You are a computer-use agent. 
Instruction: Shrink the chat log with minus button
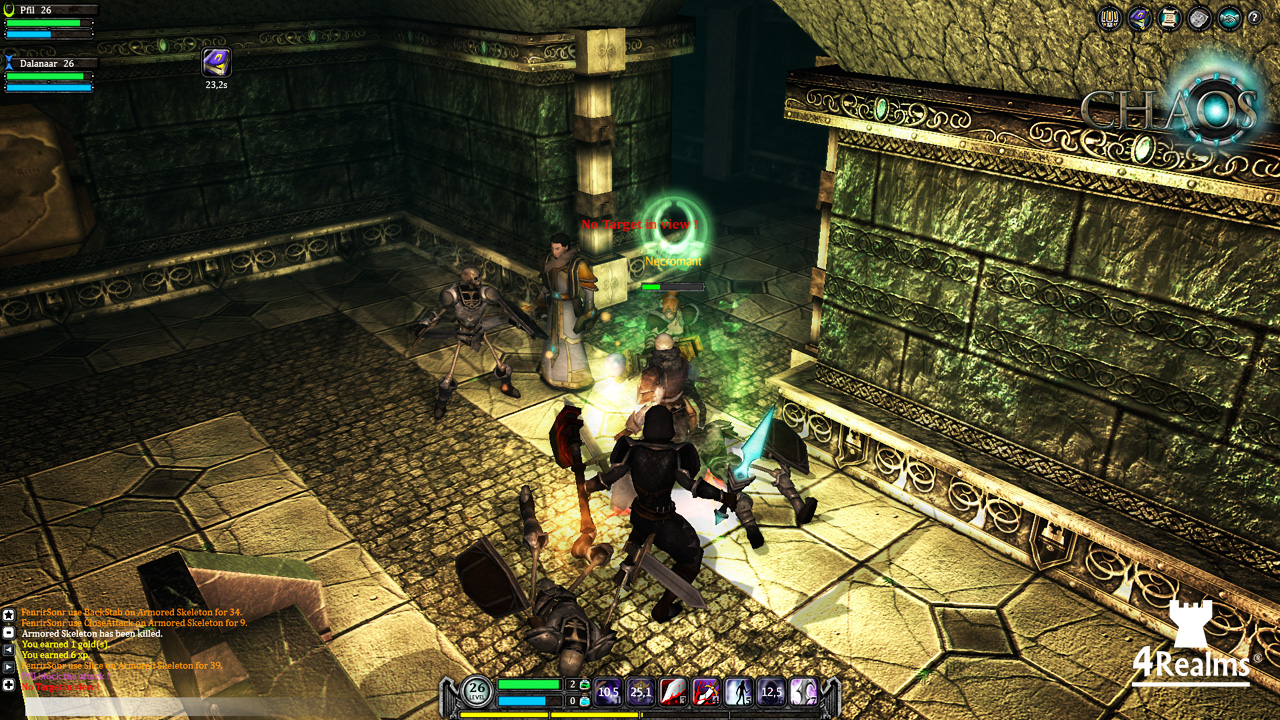(9, 632)
